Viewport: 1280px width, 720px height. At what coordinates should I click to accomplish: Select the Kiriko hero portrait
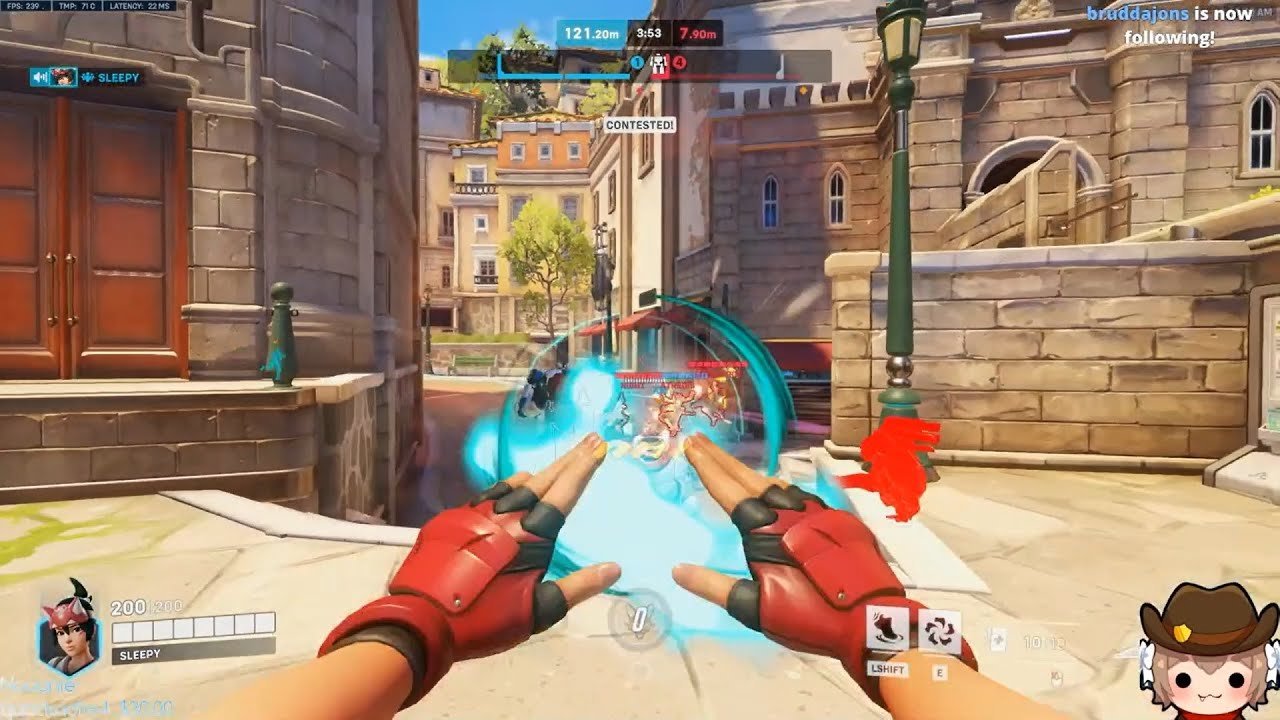tap(69, 628)
